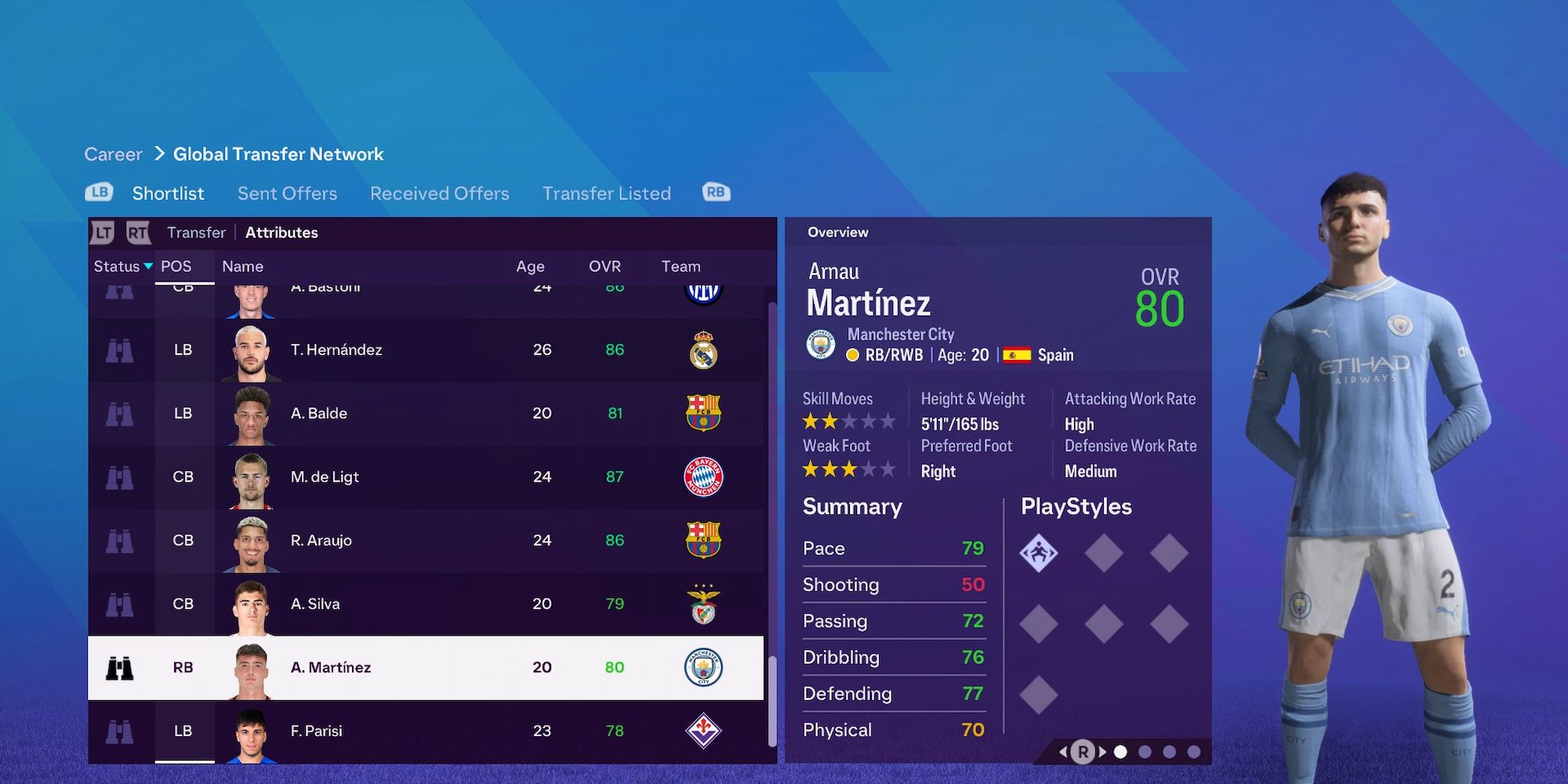Viewport: 1568px width, 784px height.
Task: Click the binoculars icon beside T. Hernández
Action: (x=122, y=350)
